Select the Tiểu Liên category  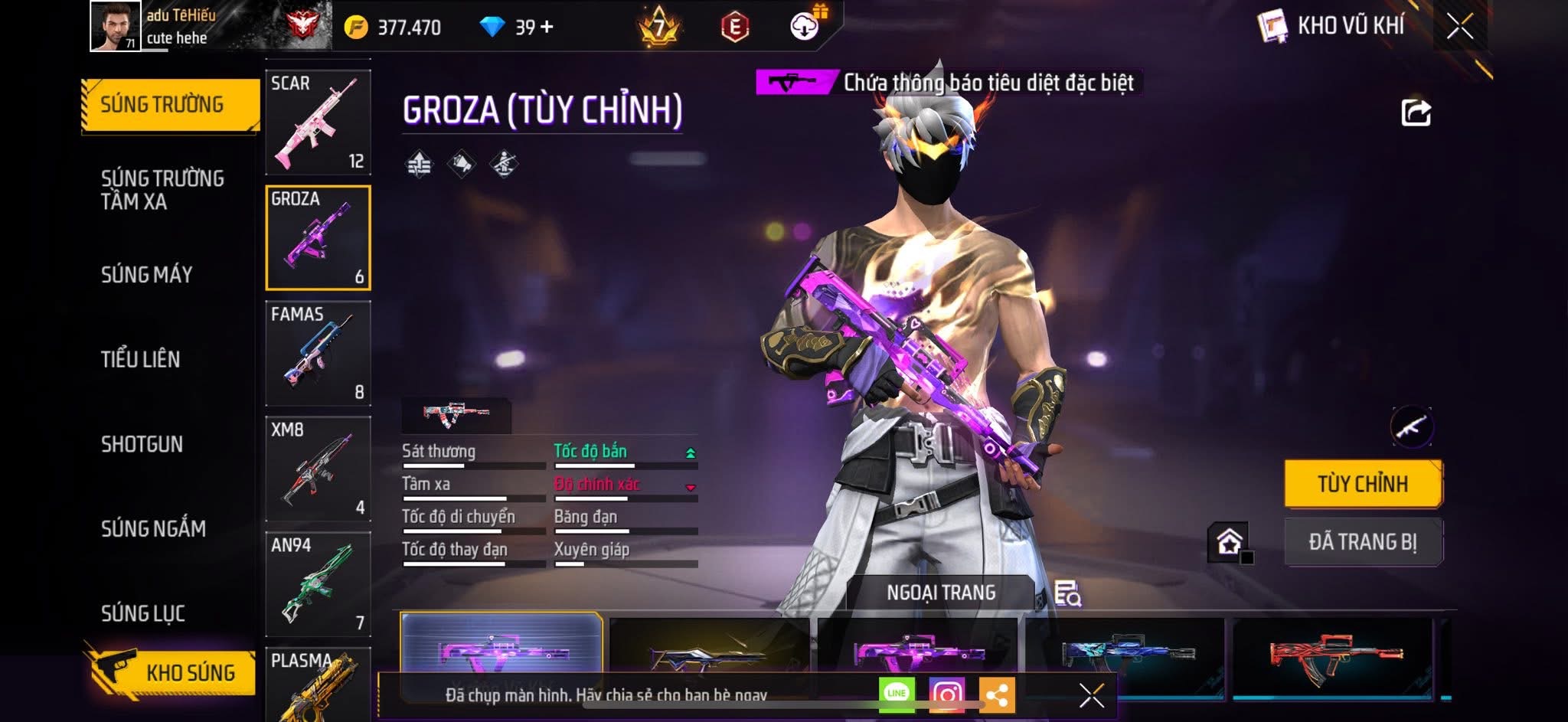140,359
